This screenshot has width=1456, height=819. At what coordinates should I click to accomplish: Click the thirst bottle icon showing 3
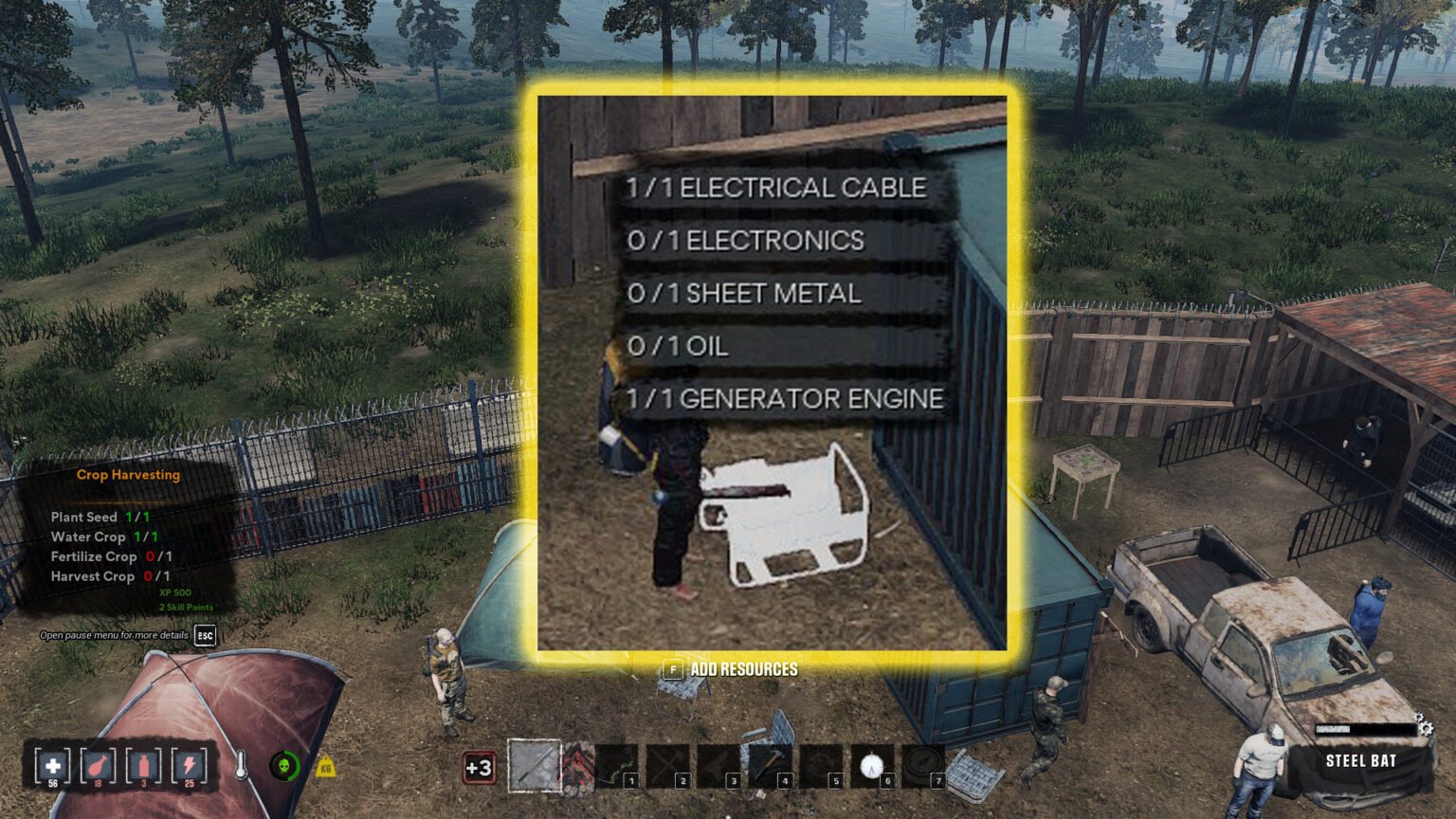(x=143, y=766)
